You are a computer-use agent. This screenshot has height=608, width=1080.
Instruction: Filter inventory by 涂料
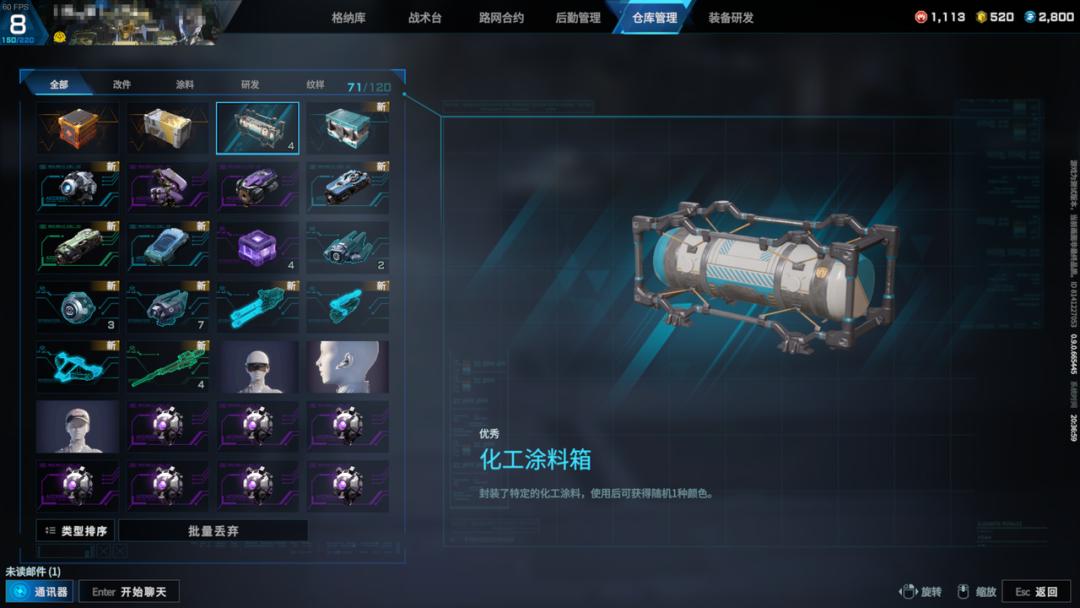pos(185,85)
